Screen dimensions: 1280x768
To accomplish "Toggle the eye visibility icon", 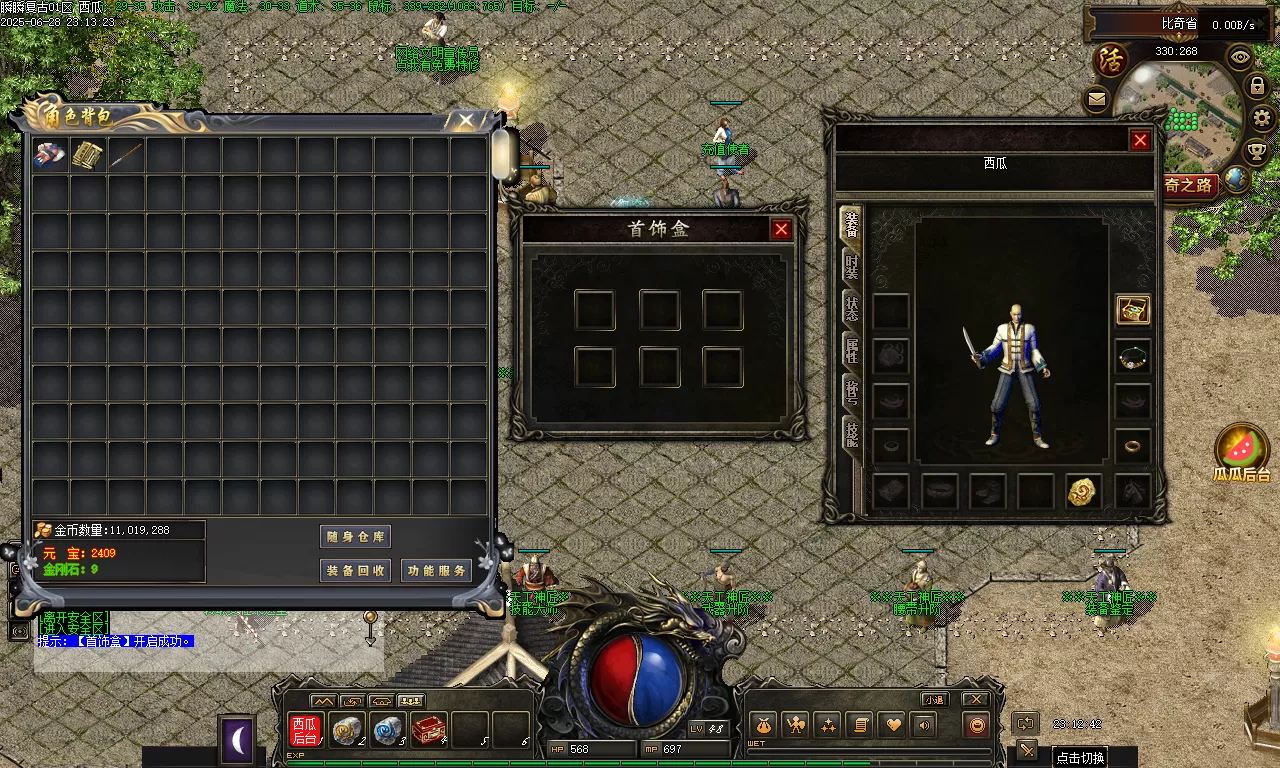I will [1241, 57].
